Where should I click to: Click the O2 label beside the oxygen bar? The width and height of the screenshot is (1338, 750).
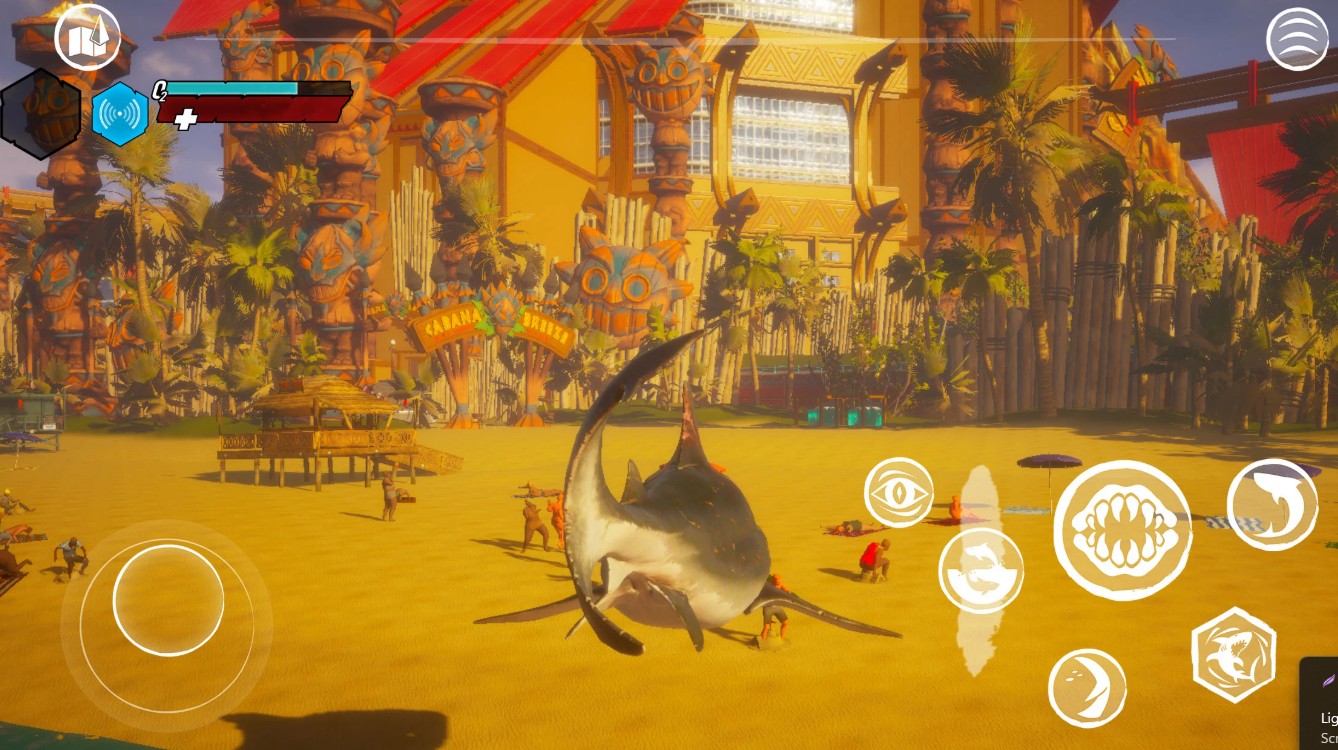(x=159, y=88)
